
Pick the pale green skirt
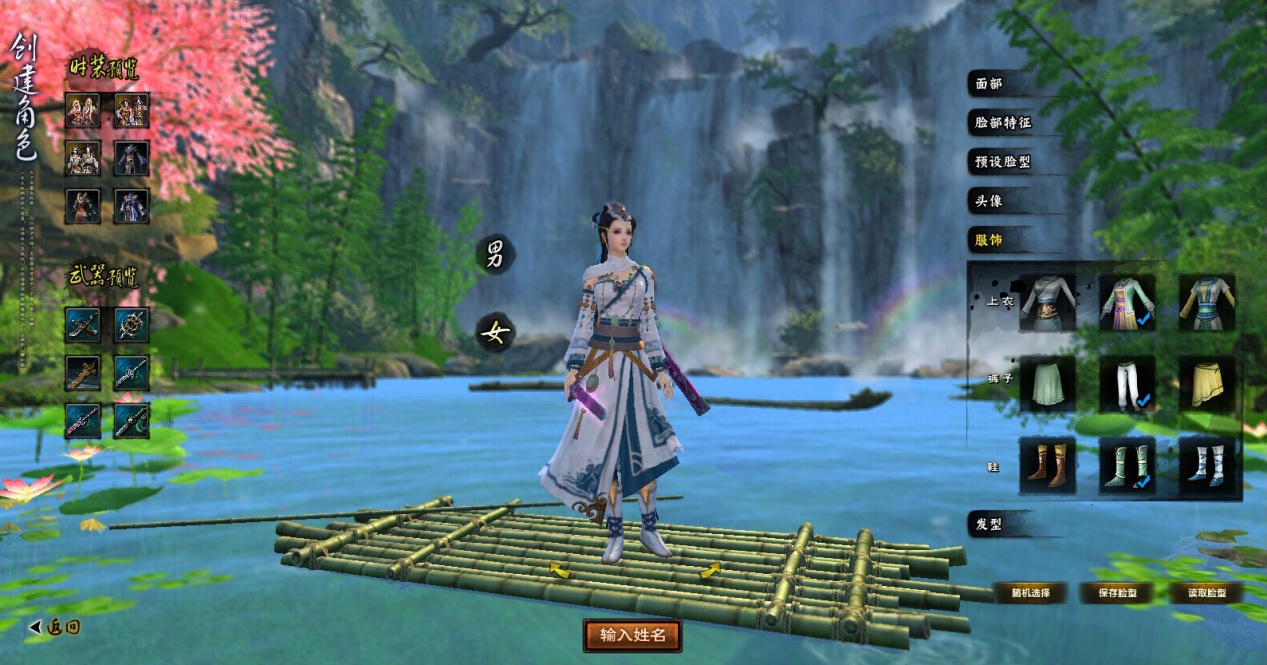[1047, 384]
